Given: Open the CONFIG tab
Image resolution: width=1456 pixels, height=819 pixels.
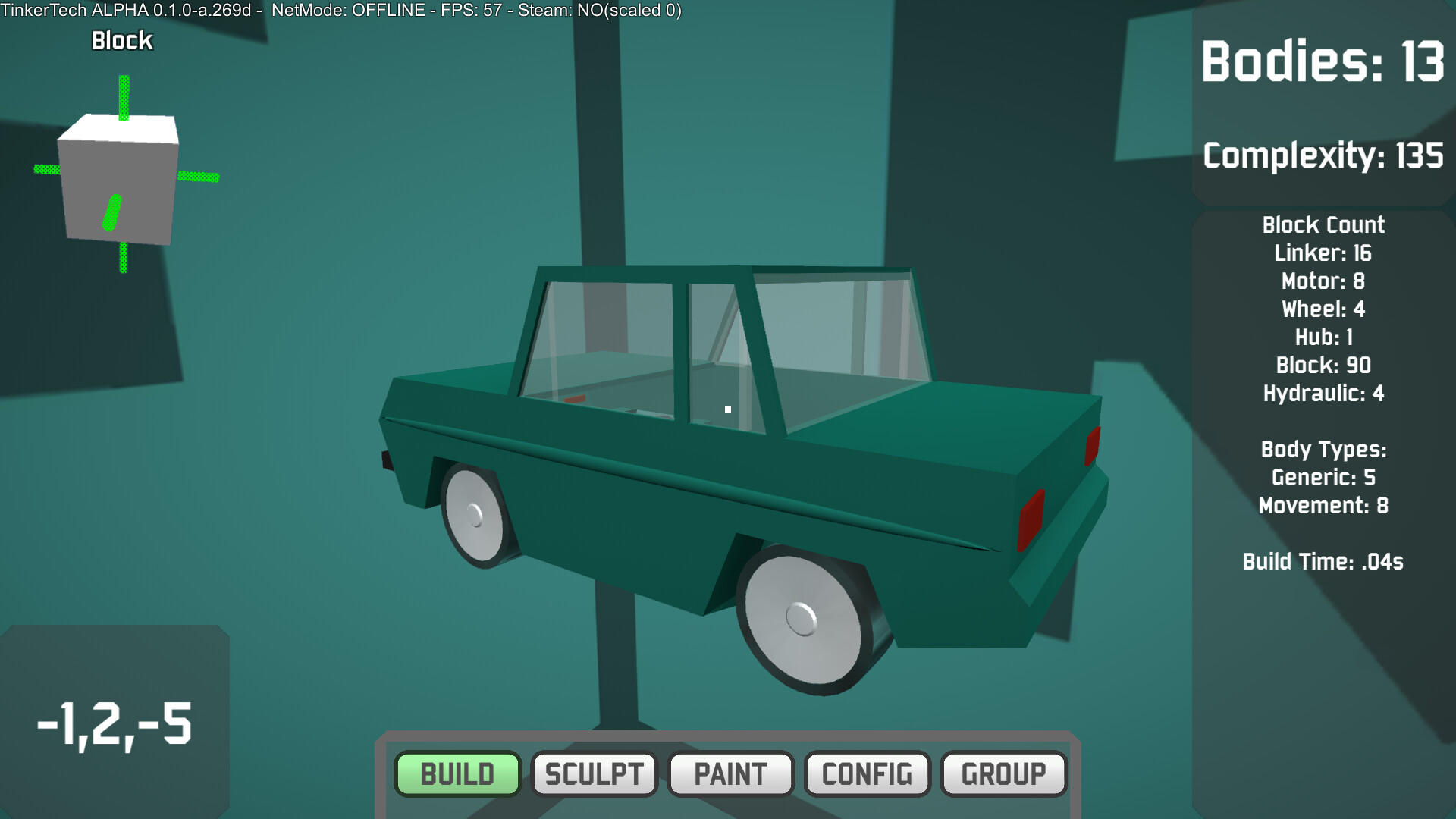Looking at the screenshot, I should (x=867, y=774).
